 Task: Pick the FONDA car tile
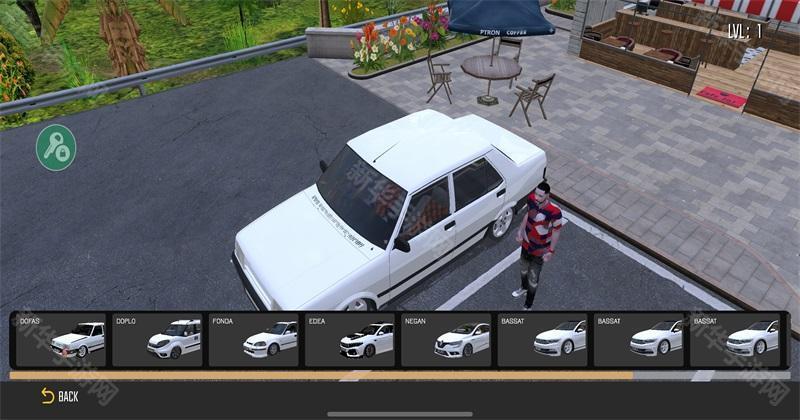tap(254, 340)
